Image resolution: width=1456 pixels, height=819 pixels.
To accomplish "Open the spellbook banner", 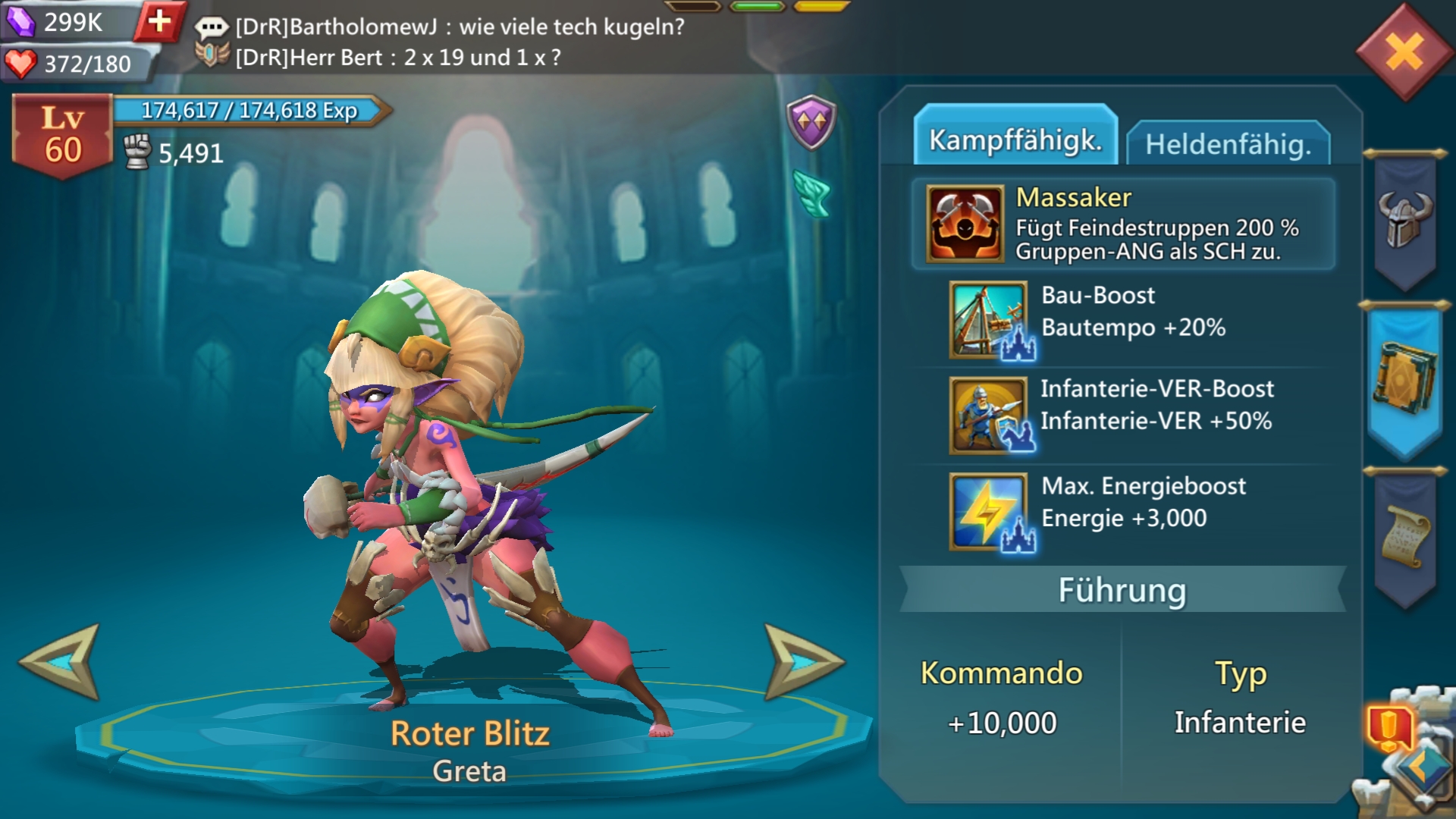I will pos(1404,379).
